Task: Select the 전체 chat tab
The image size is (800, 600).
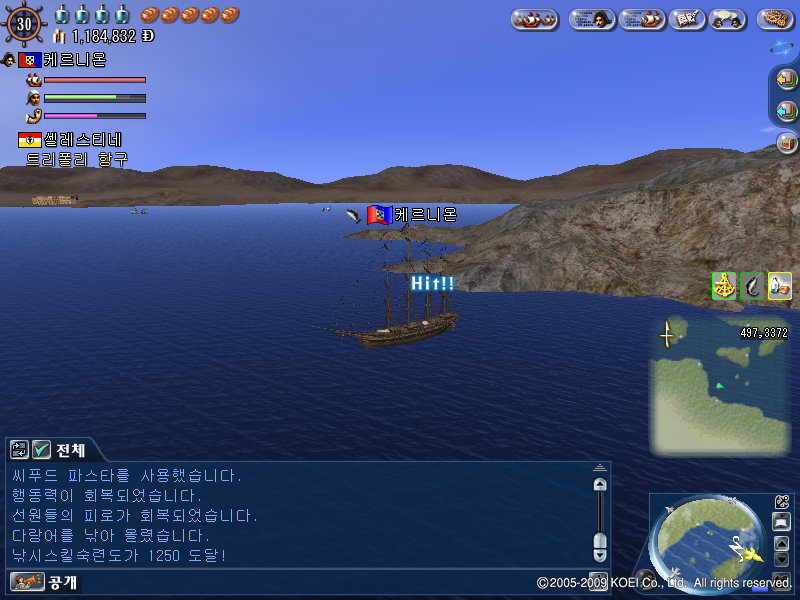Action: click(x=71, y=451)
